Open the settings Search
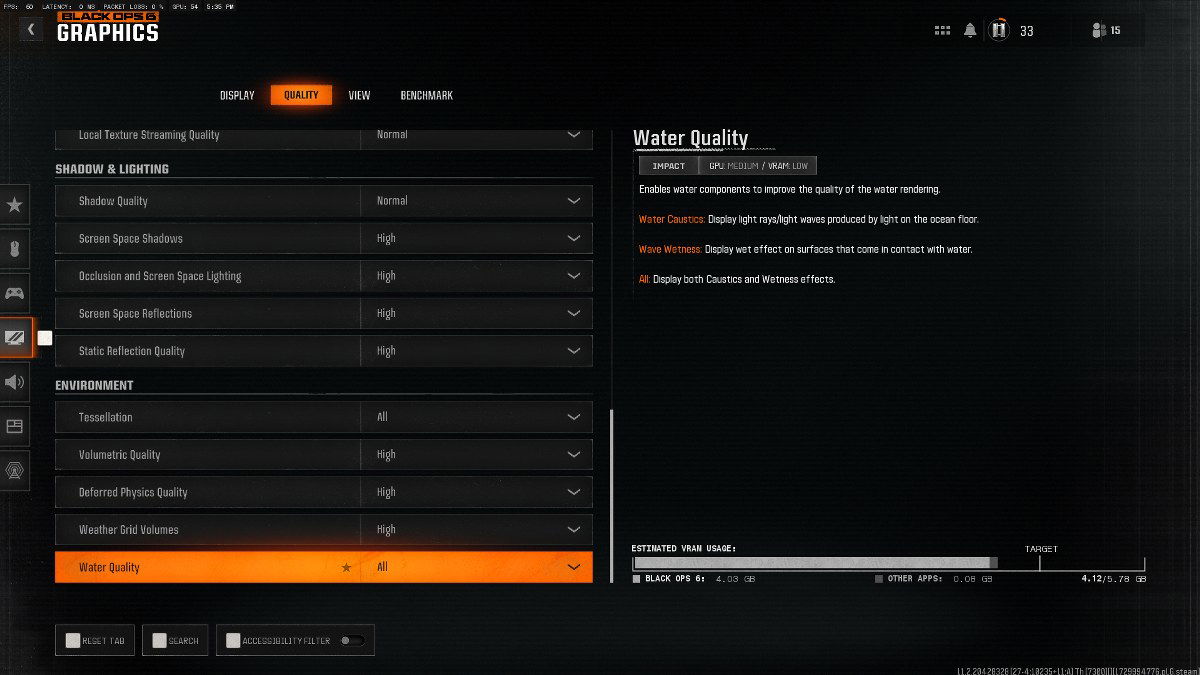The image size is (1200, 675). (x=175, y=641)
